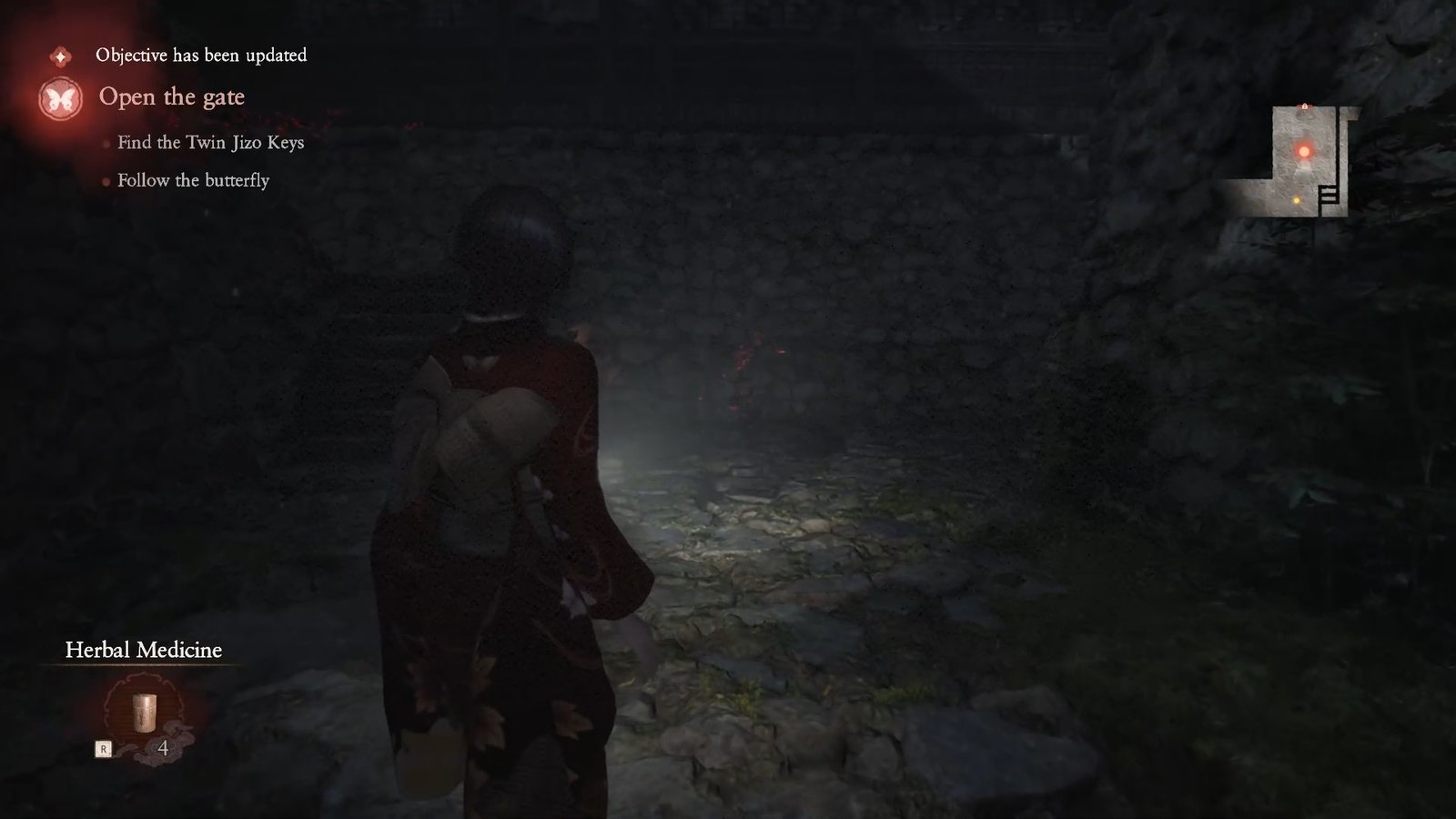
Task: Click the 'Herbal Medicine' item label
Action: coord(143,650)
